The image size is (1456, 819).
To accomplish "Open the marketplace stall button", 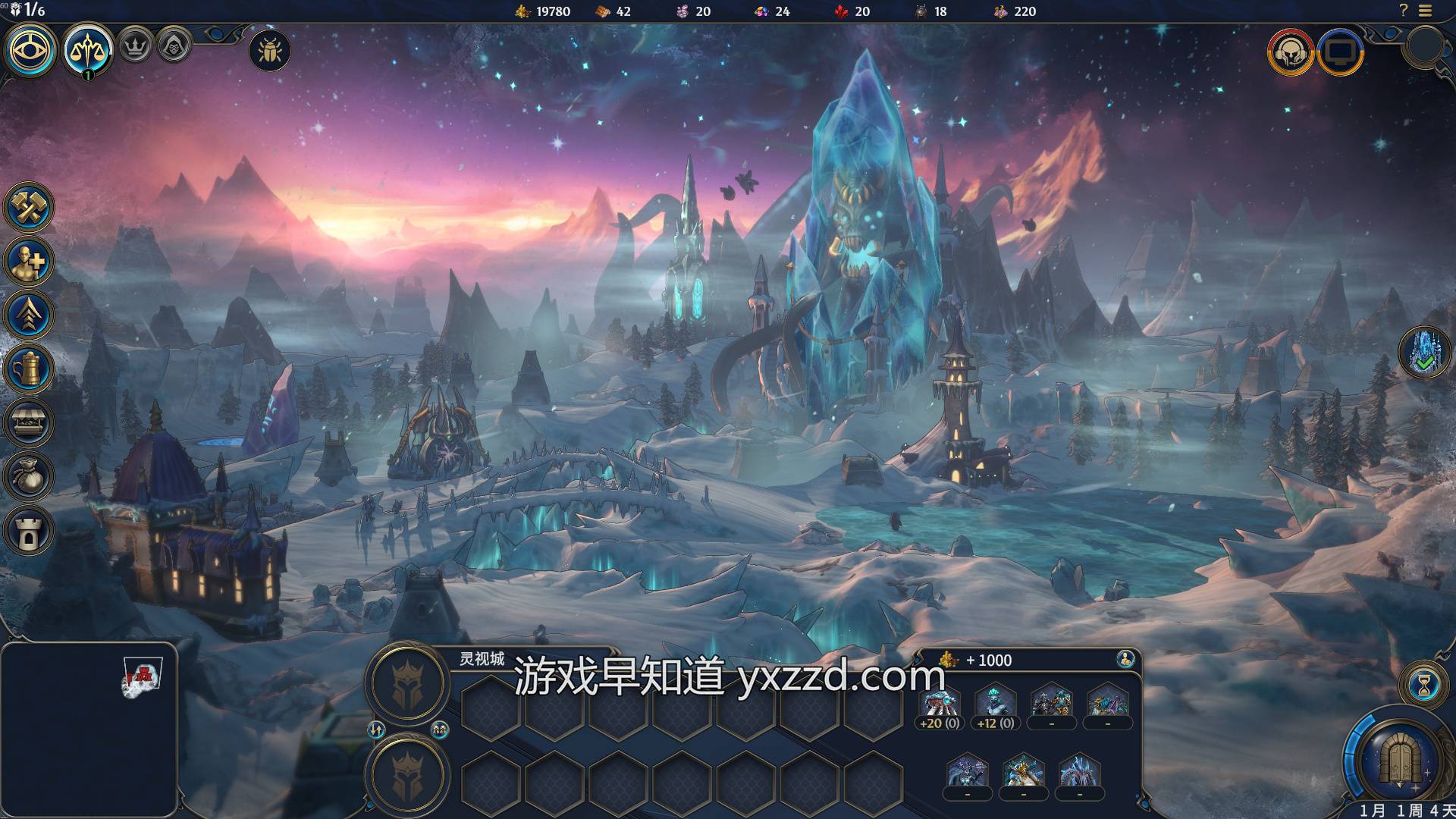I will (30, 422).
